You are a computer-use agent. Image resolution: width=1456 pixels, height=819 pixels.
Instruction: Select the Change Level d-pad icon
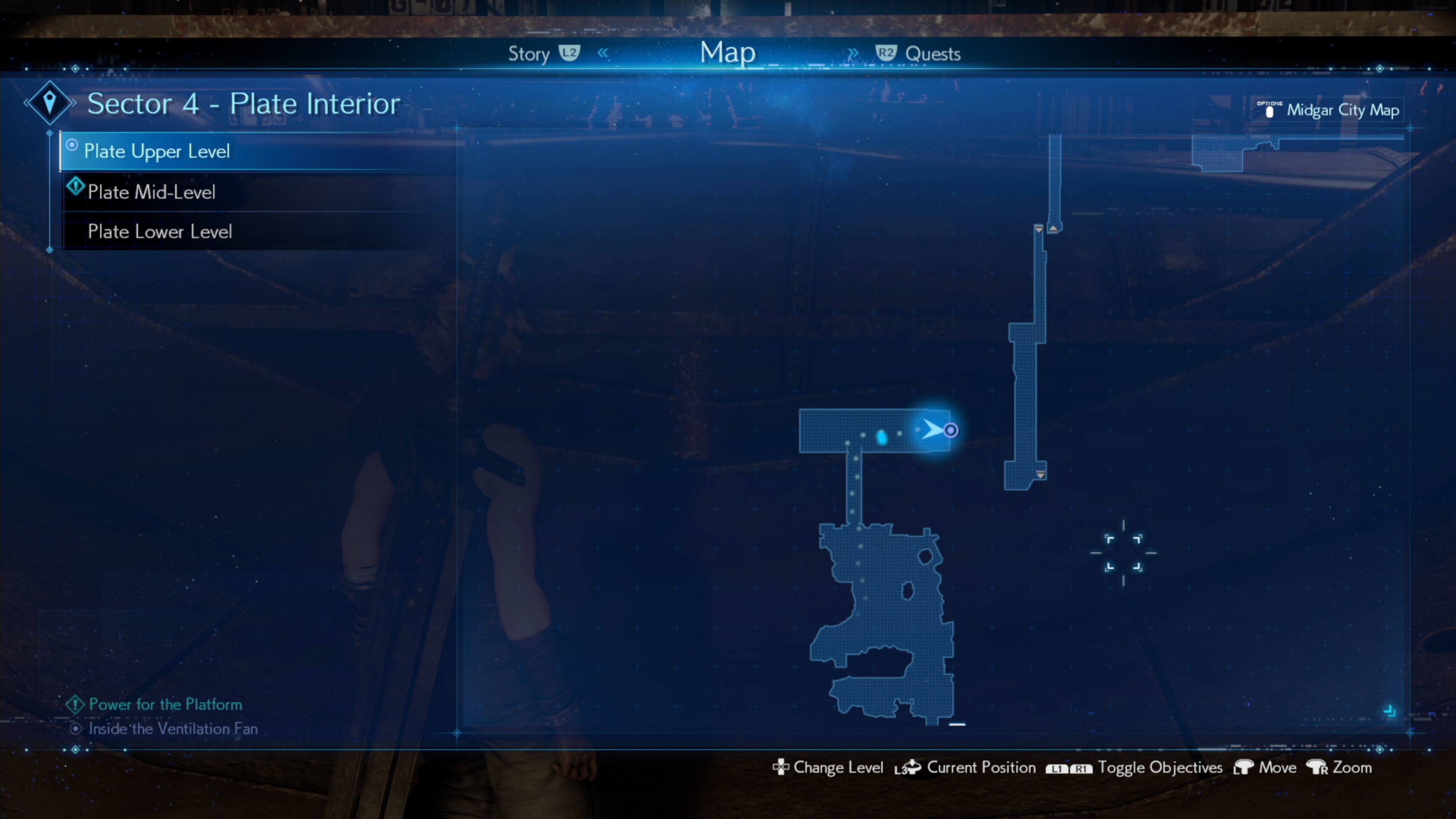point(781,767)
